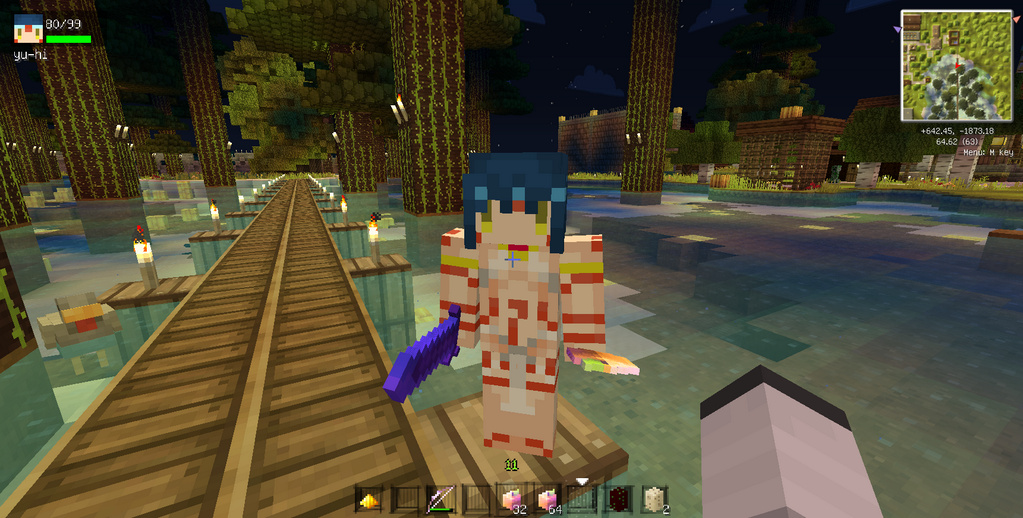The image size is (1023, 518).
Task: Select the beige item stack of 2
Action: coord(653,499)
